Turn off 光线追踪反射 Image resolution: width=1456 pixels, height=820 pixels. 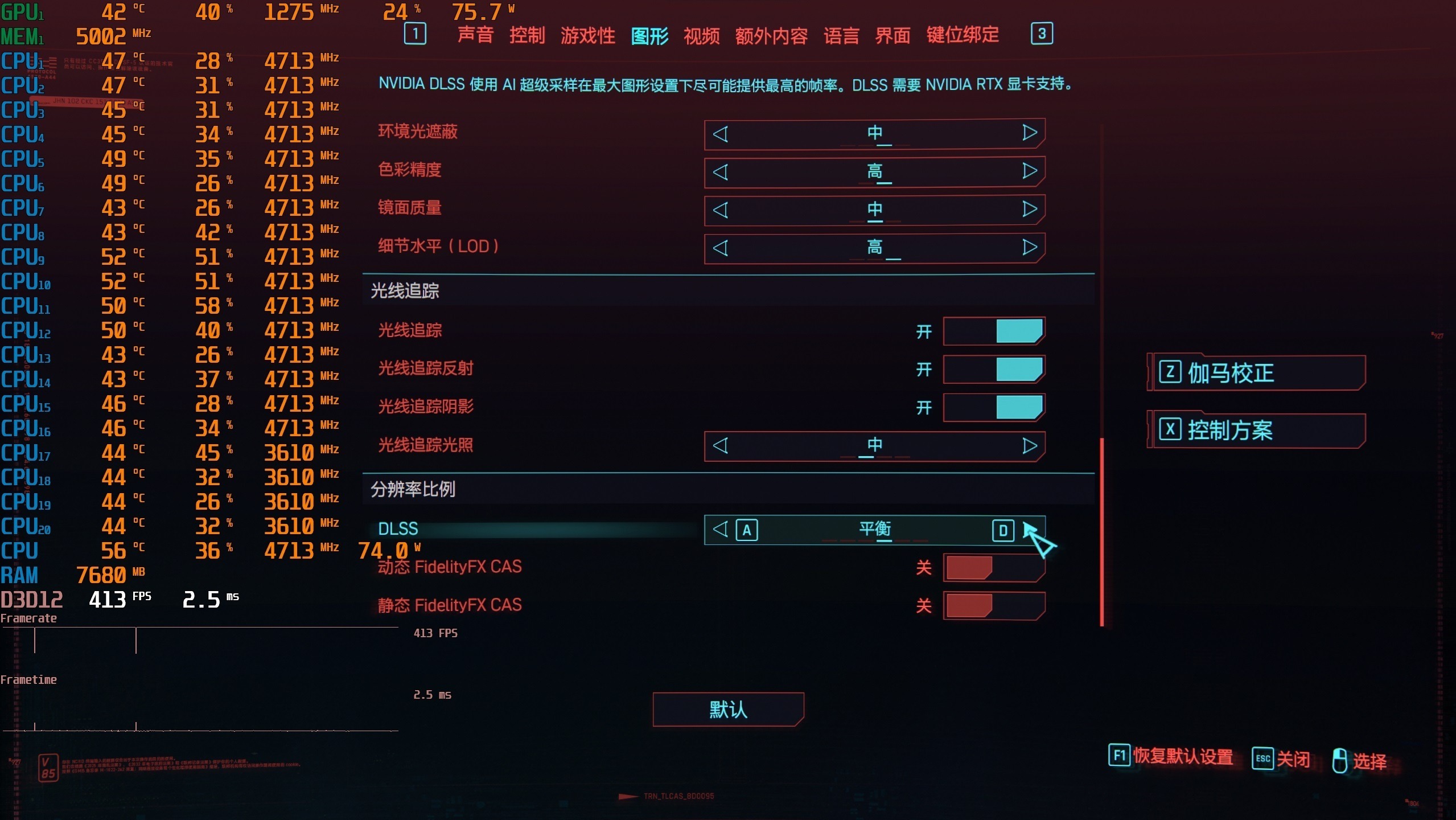994,370
